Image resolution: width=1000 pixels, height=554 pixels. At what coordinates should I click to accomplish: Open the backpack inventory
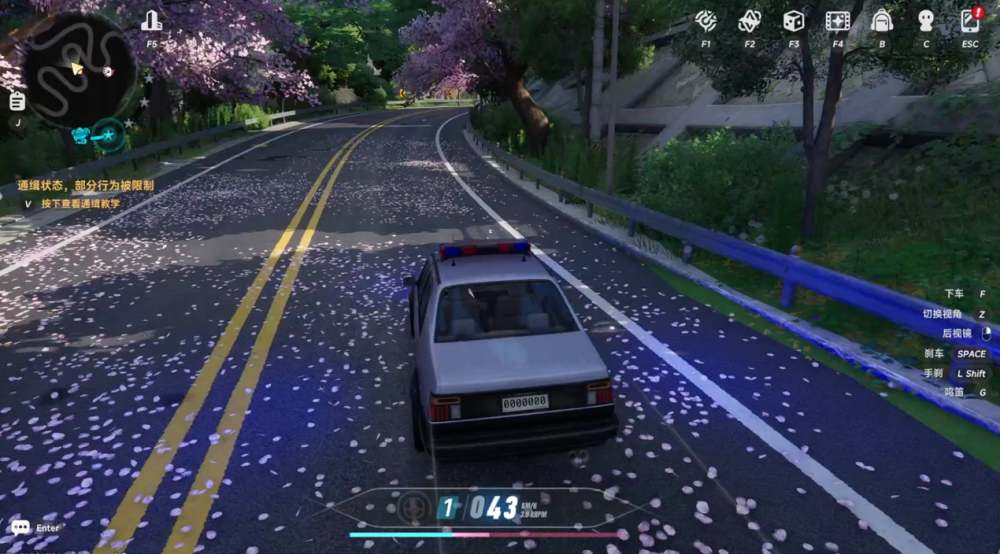pyautogui.click(x=882, y=21)
